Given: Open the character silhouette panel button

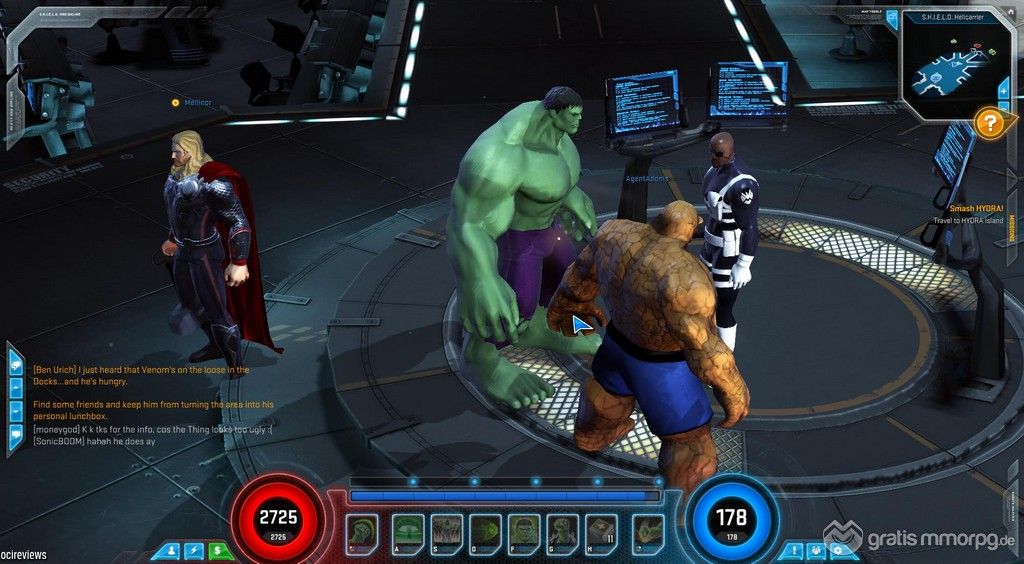Looking at the screenshot, I should pos(170,550).
